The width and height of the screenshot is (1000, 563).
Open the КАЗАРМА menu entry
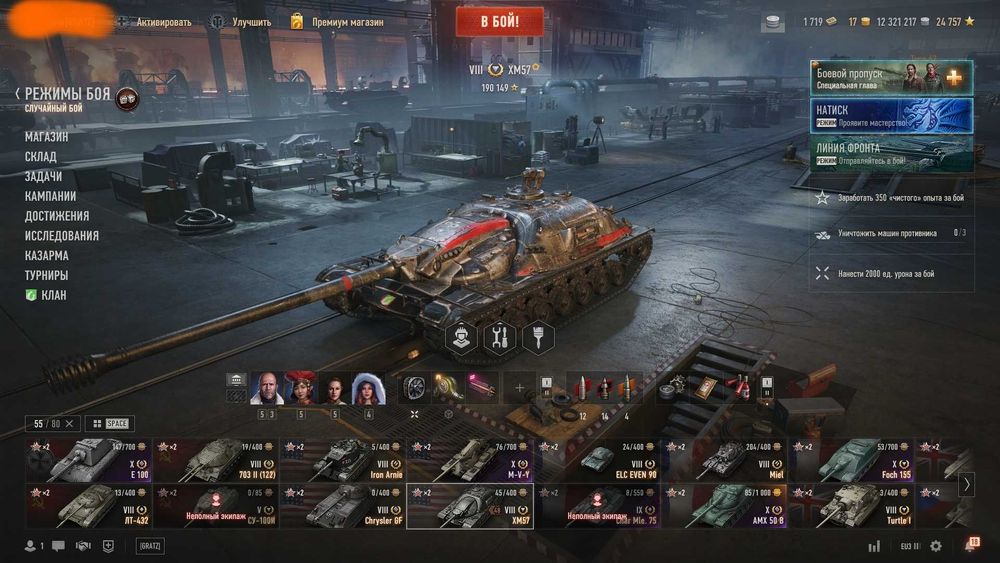click(x=47, y=255)
